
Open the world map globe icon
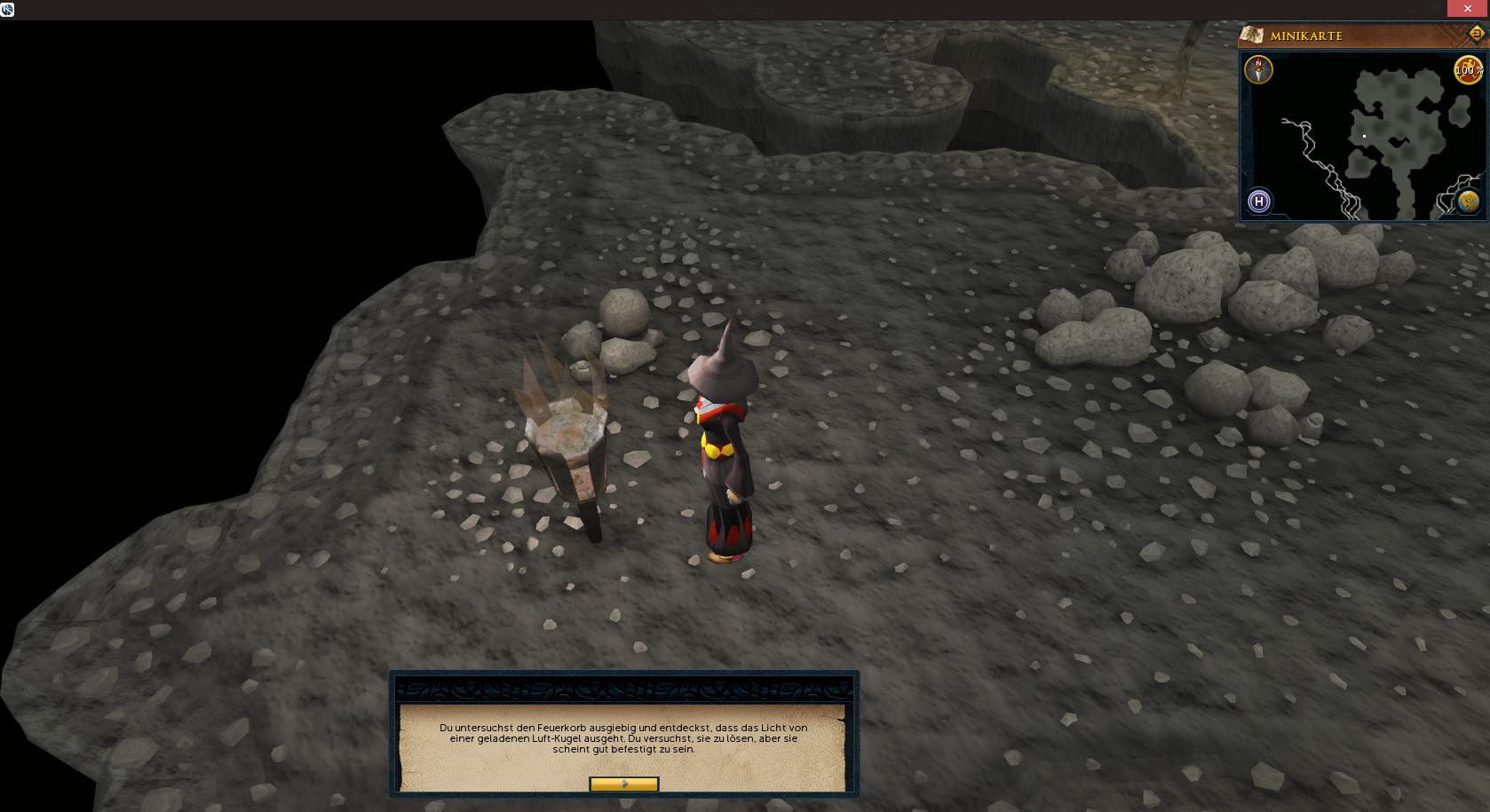click(x=1468, y=201)
